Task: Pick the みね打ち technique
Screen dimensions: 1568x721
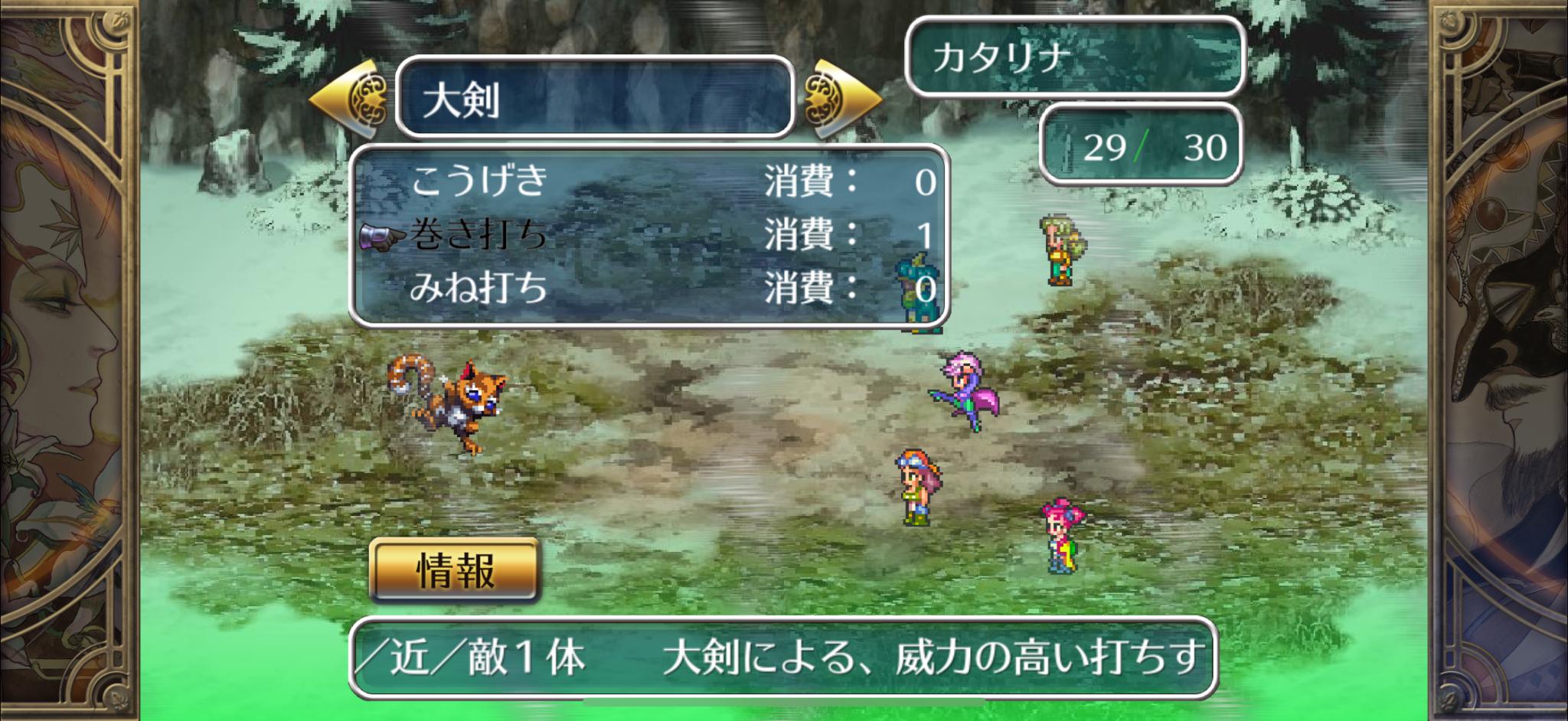Action: pyautogui.click(x=480, y=289)
